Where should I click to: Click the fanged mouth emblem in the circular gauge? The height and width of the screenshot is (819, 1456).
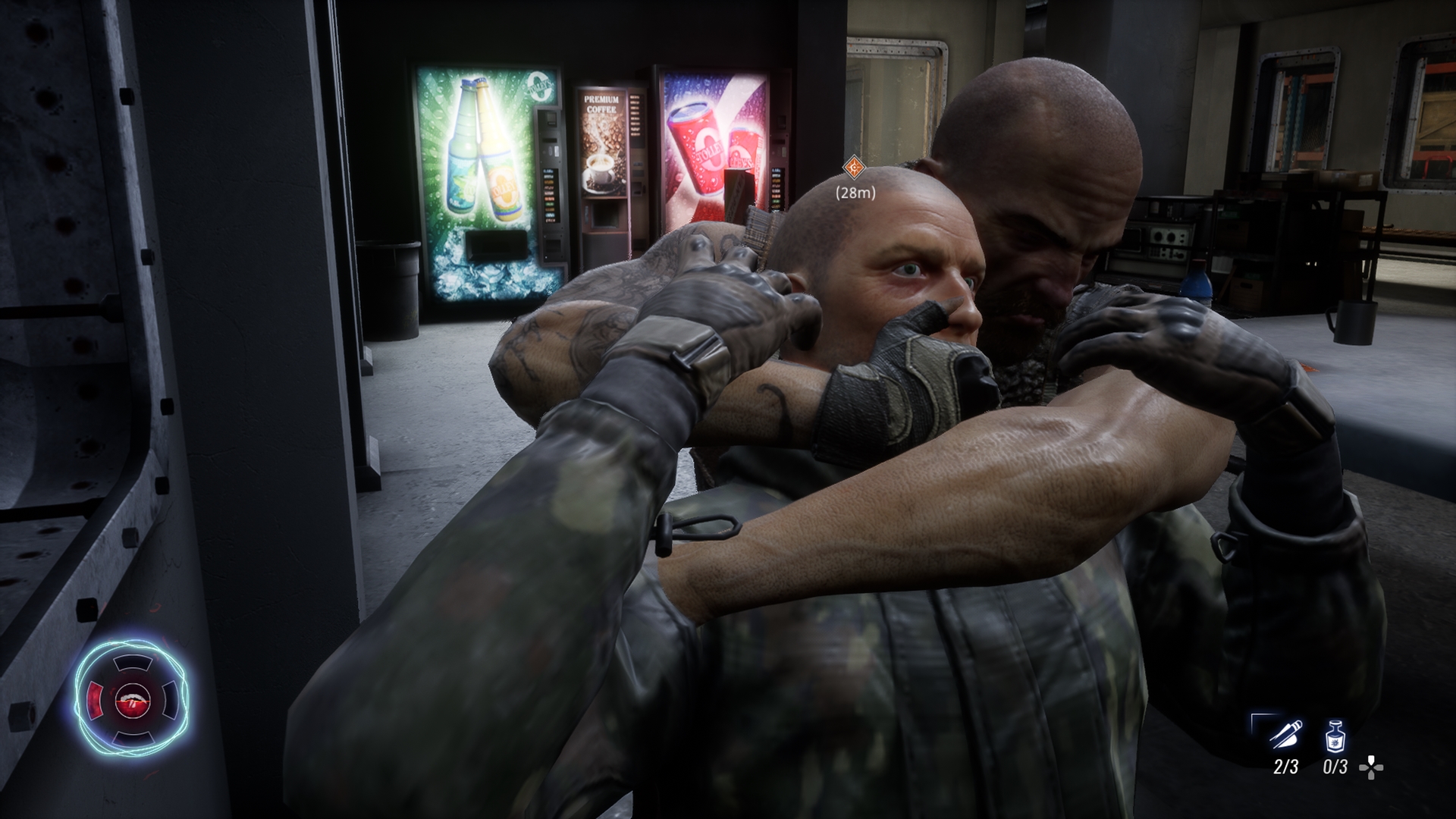pos(130,699)
